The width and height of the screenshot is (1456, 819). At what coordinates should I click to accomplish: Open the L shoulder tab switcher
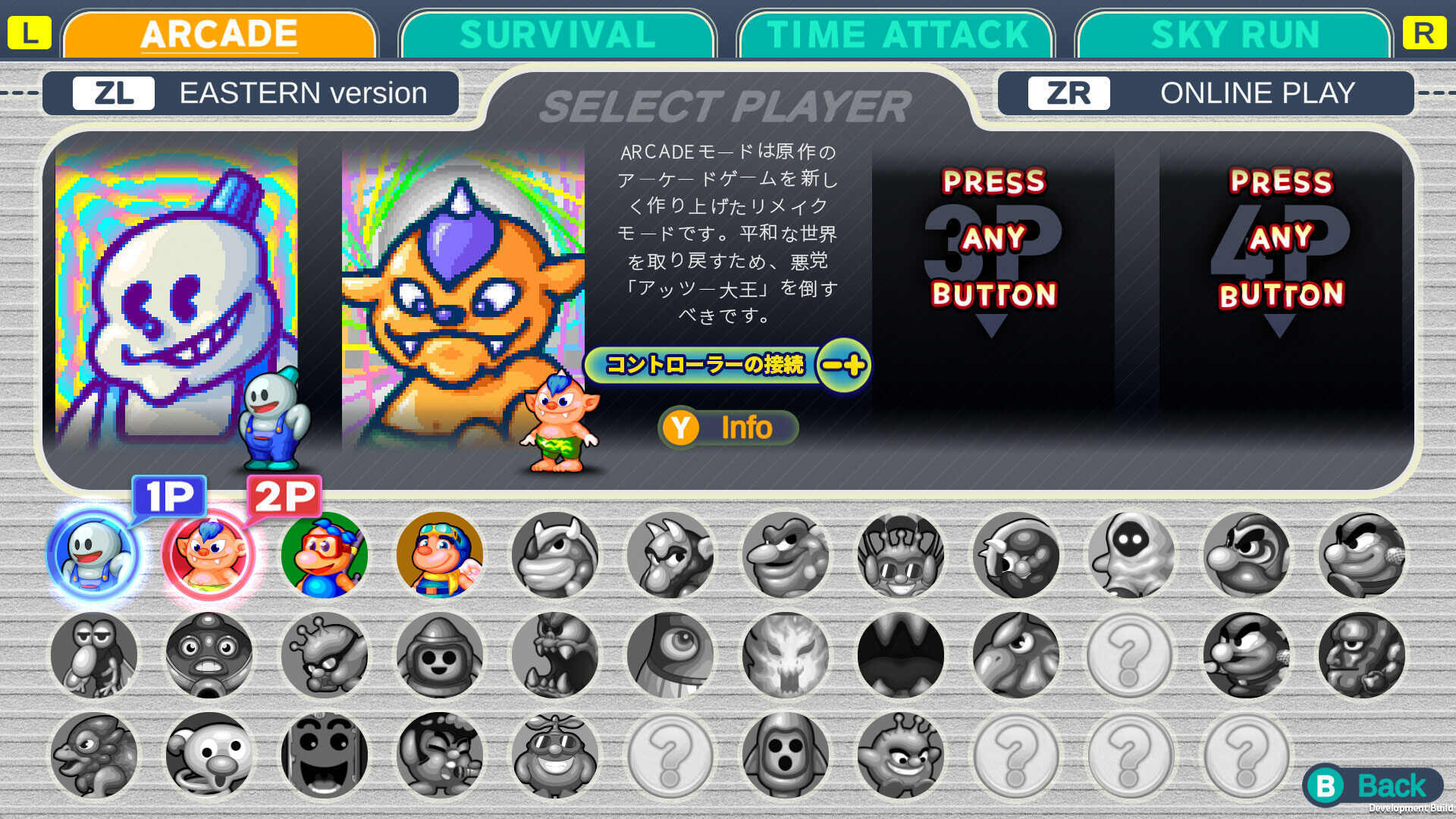pos(29,33)
